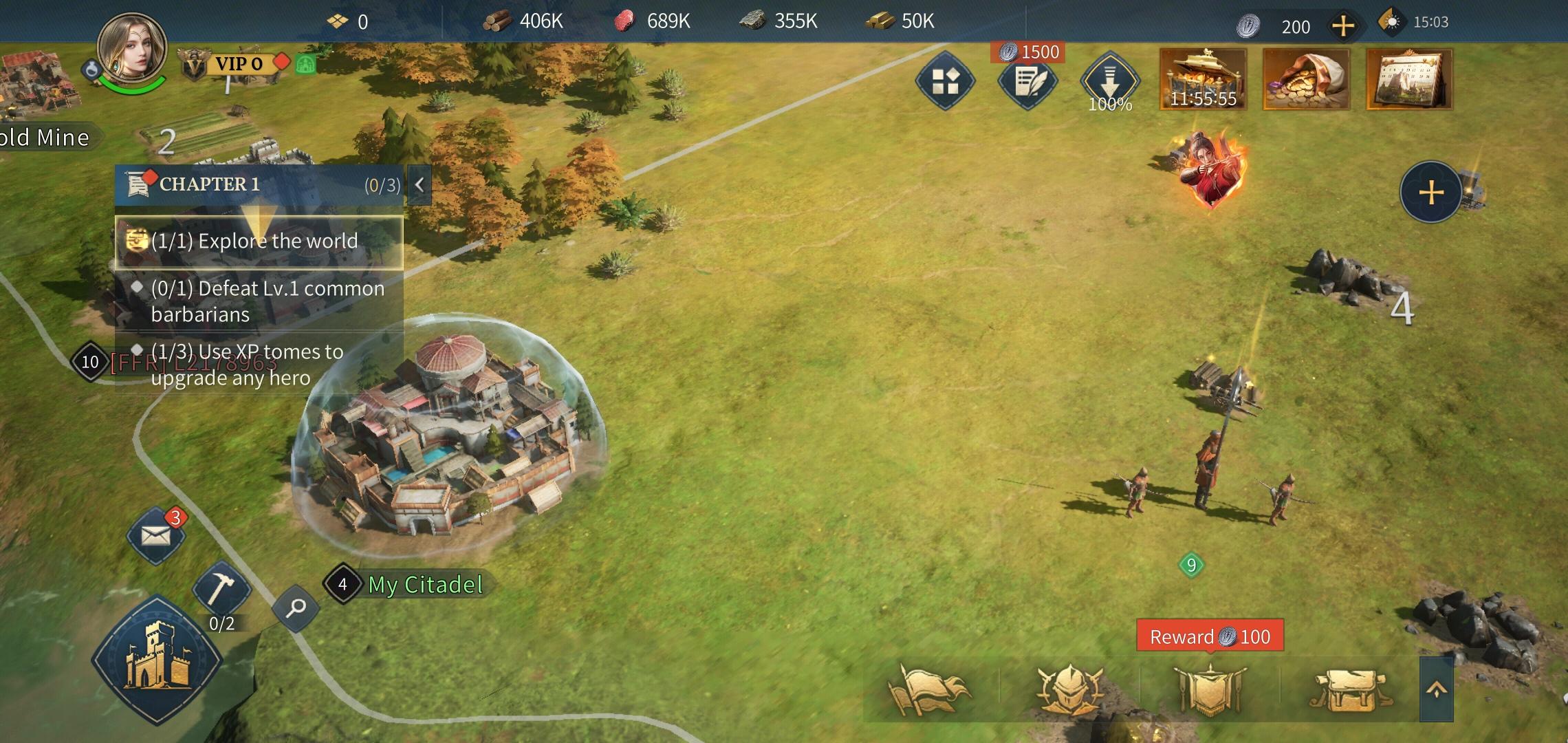Open the magnifying glass search
The image size is (1568, 743).
tap(296, 608)
